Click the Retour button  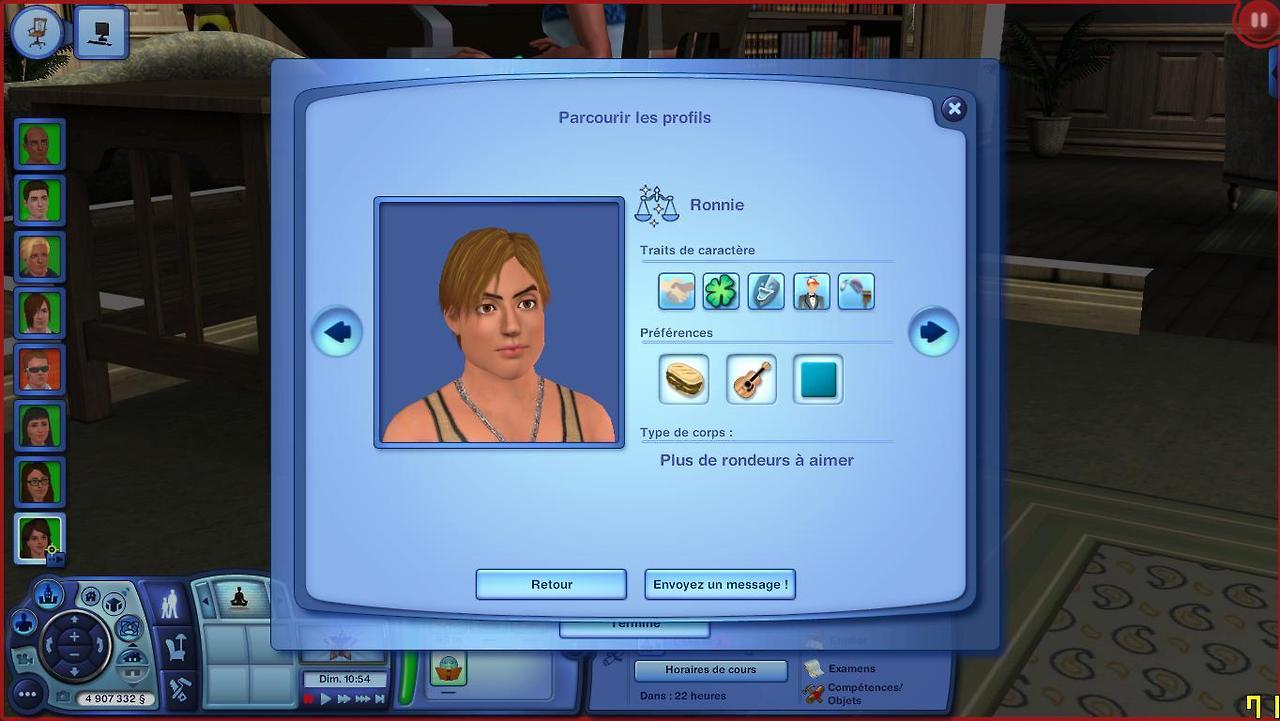(x=551, y=585)
